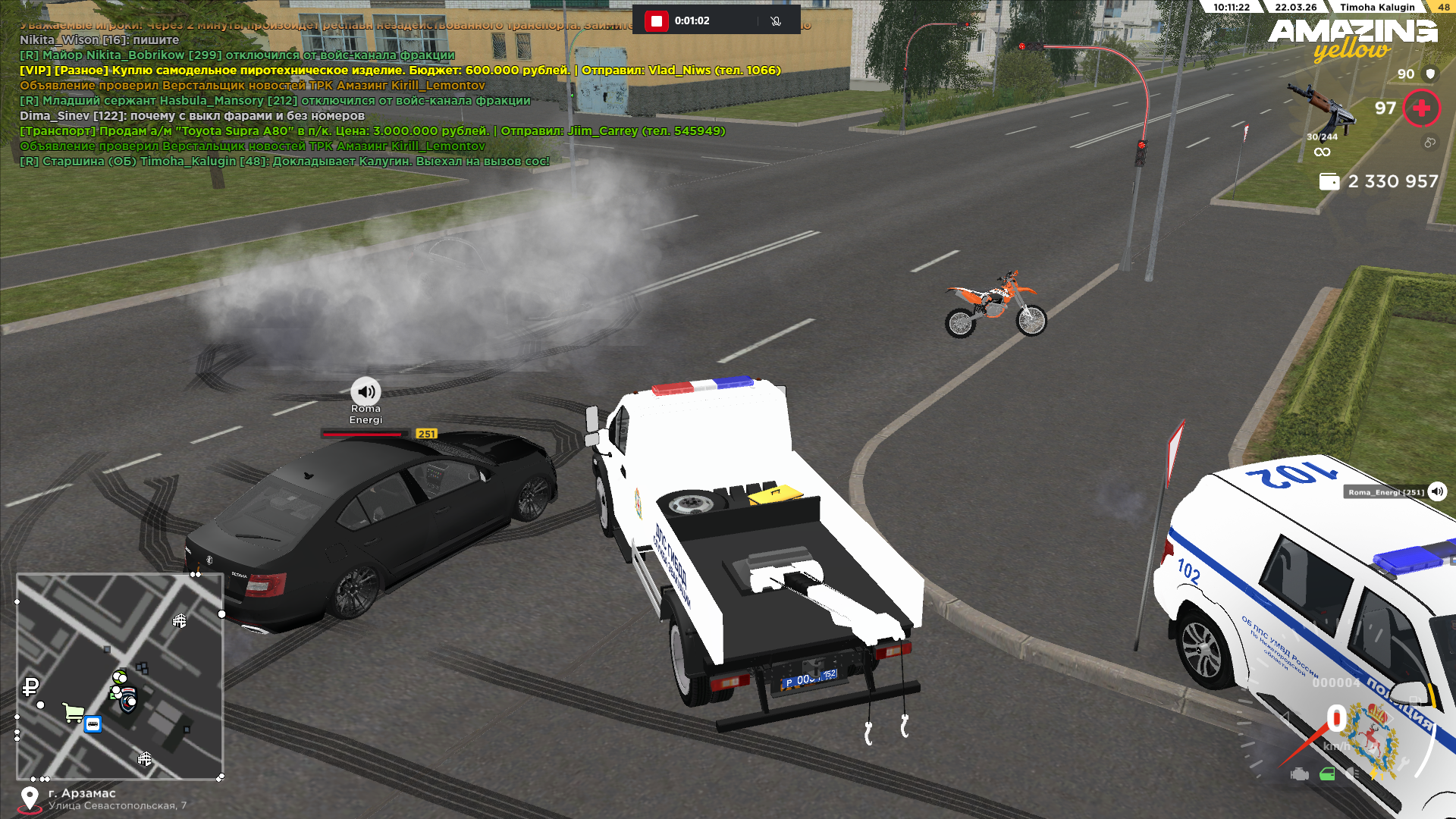Click the Amazing Yellow server logo
The image size is (1456, 819).
point(1352,39)
